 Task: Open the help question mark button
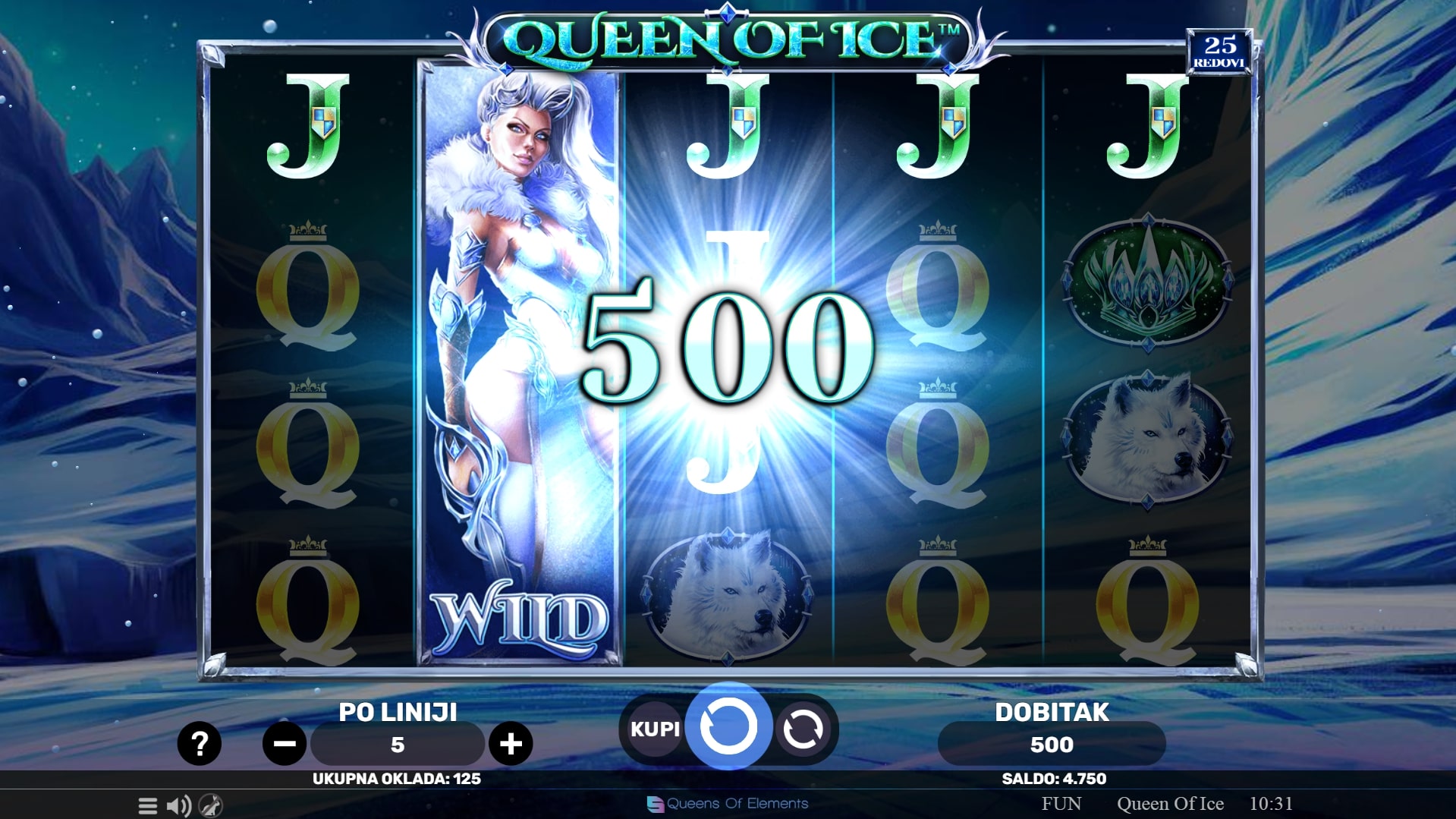[199, 743]
